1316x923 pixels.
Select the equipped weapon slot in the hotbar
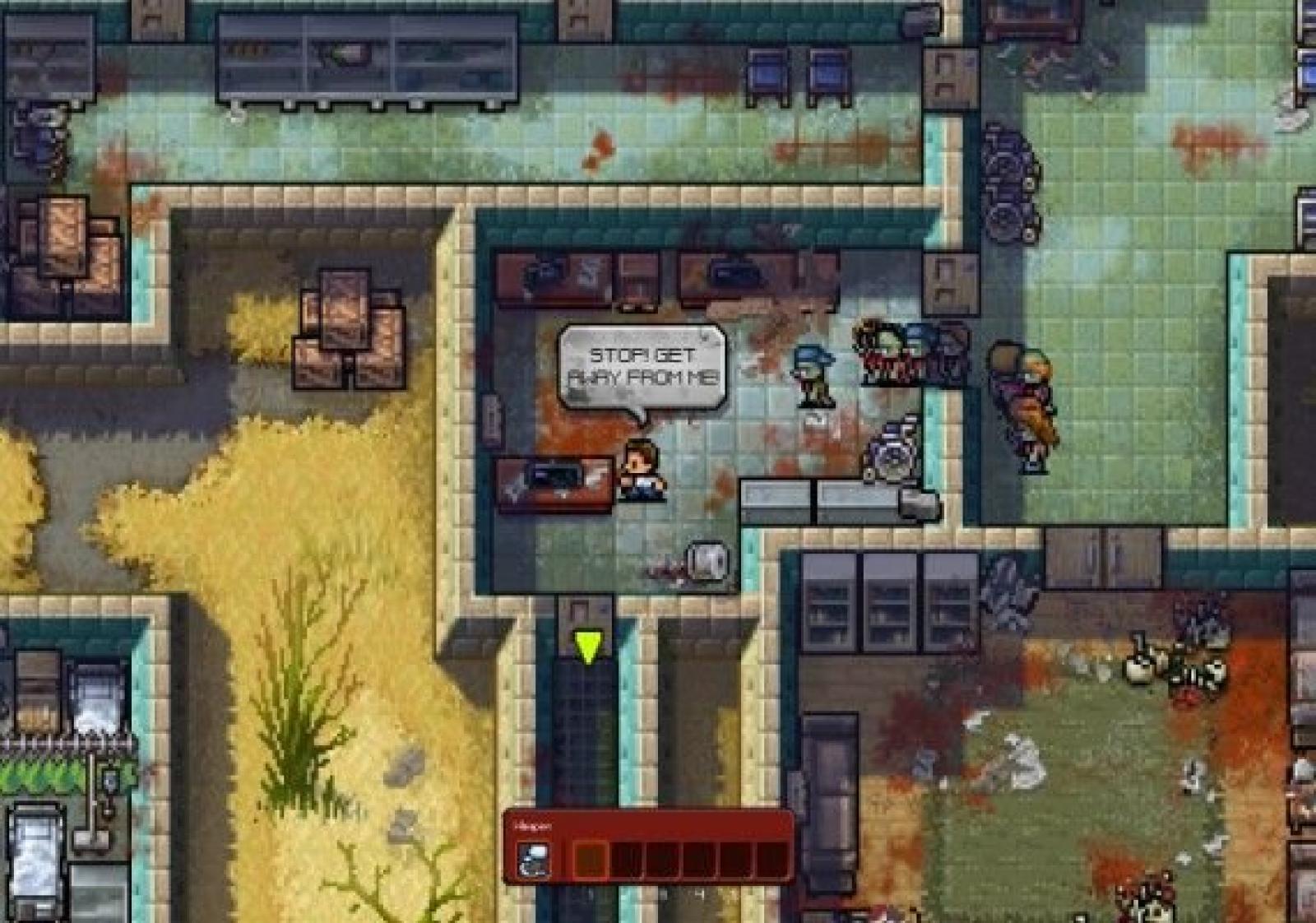click(x=535, y=860)
